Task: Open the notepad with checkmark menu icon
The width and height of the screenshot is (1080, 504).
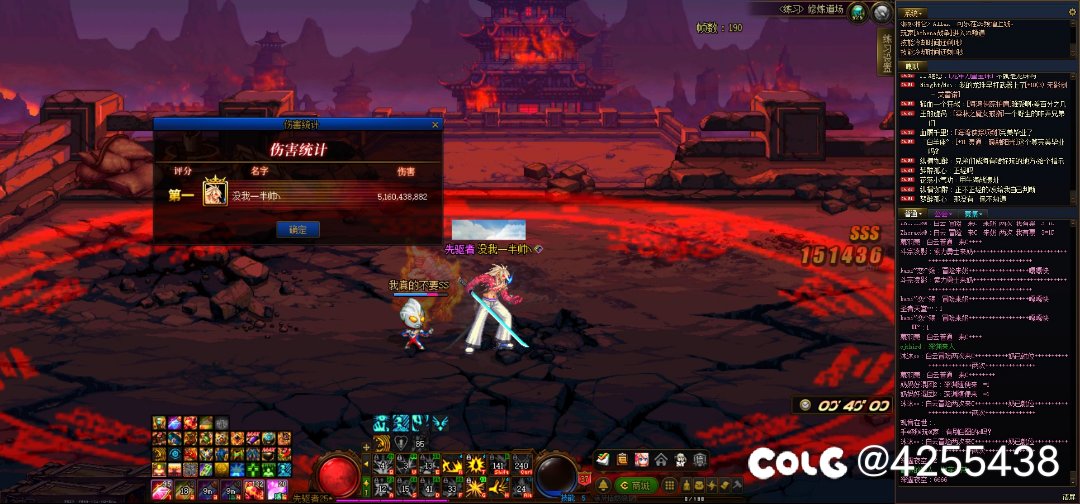Action: pos(603,459)
